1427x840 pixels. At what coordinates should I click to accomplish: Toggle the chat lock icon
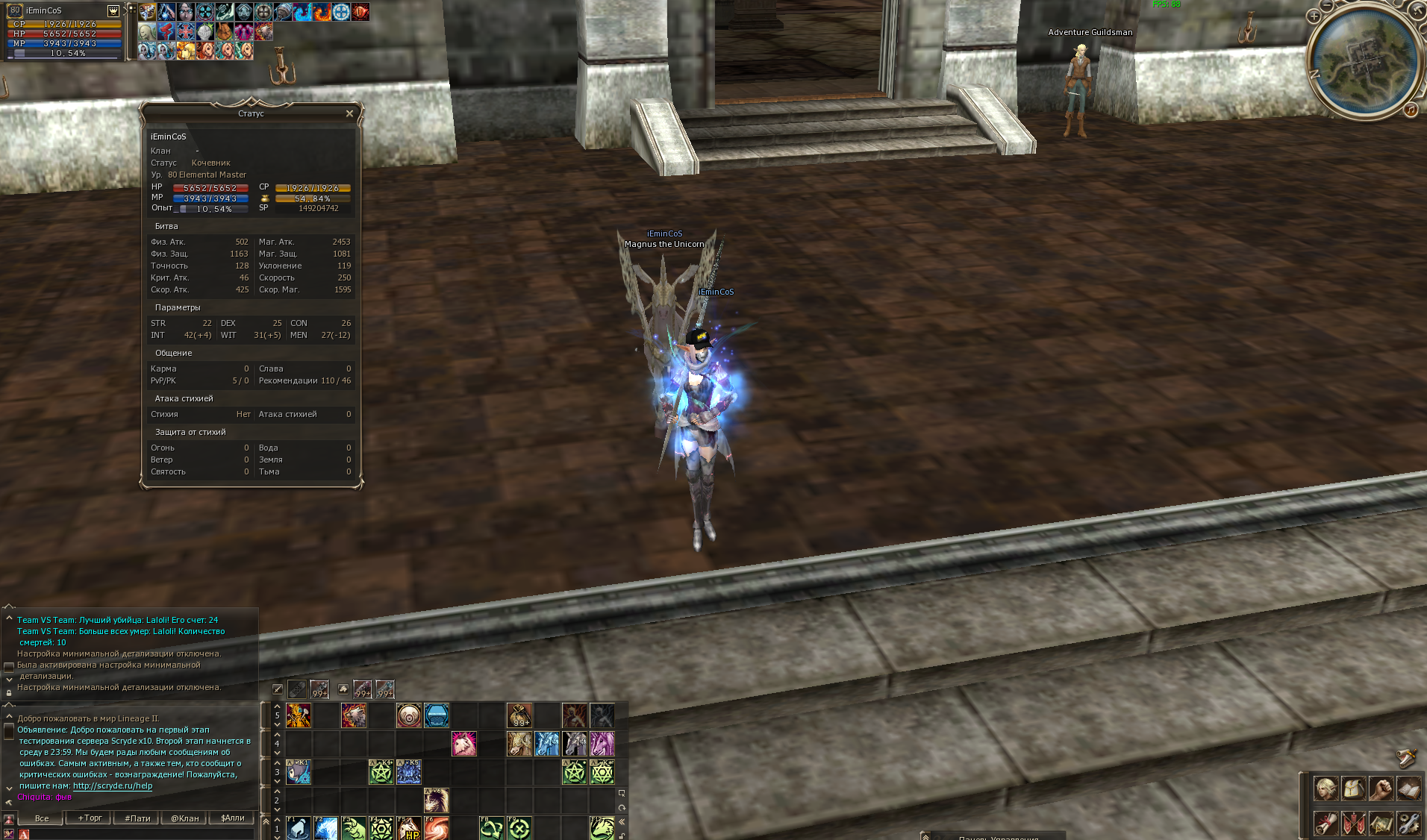pyautogui.click(x=8, y=694)
